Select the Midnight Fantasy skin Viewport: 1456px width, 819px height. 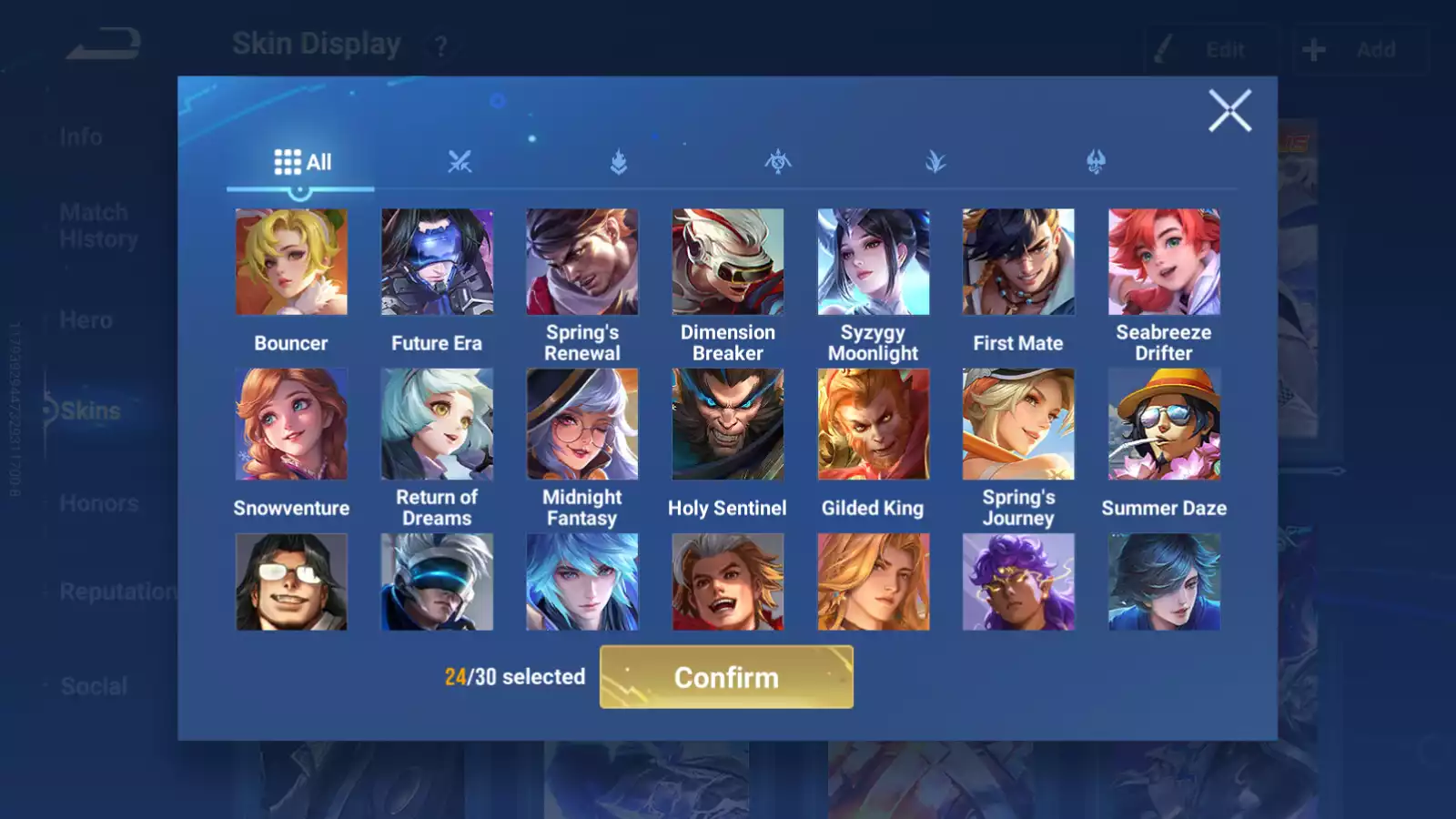coord(582,424)
